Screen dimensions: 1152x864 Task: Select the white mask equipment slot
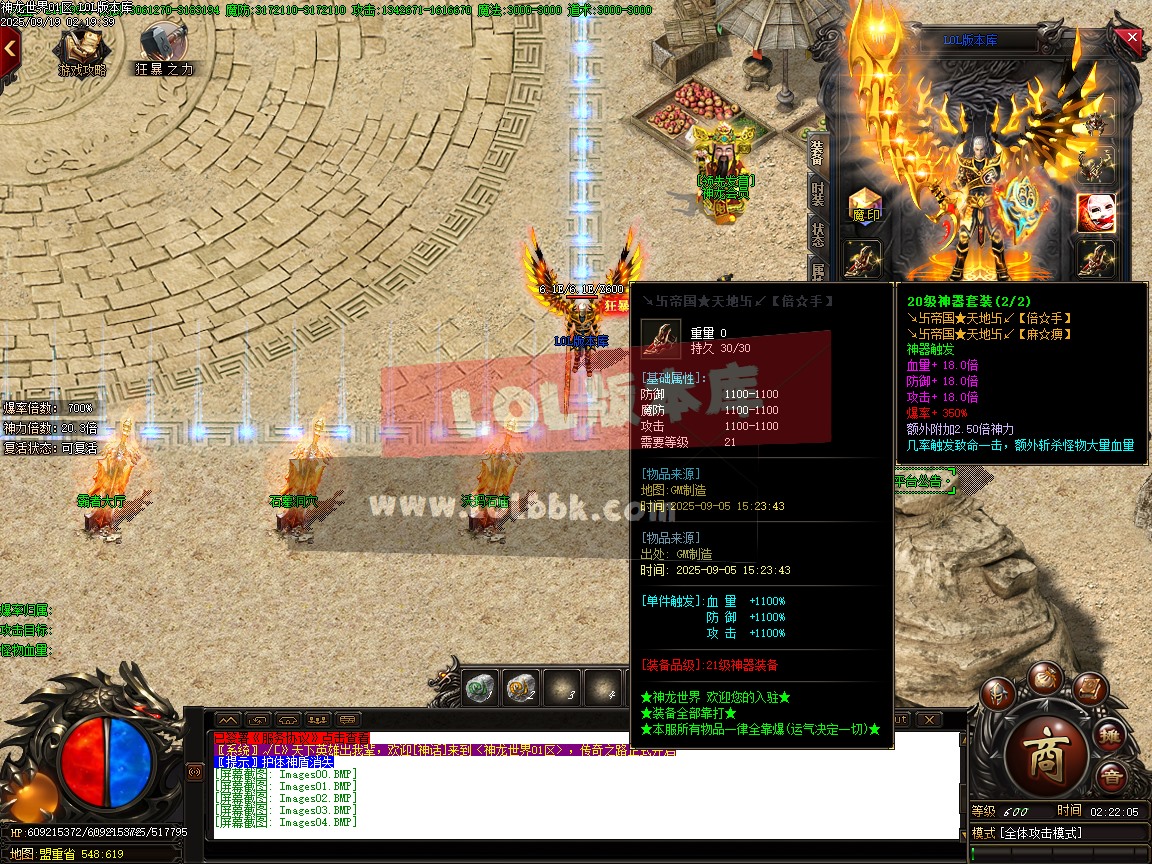pyautogui.click(x=1096, y=212)
